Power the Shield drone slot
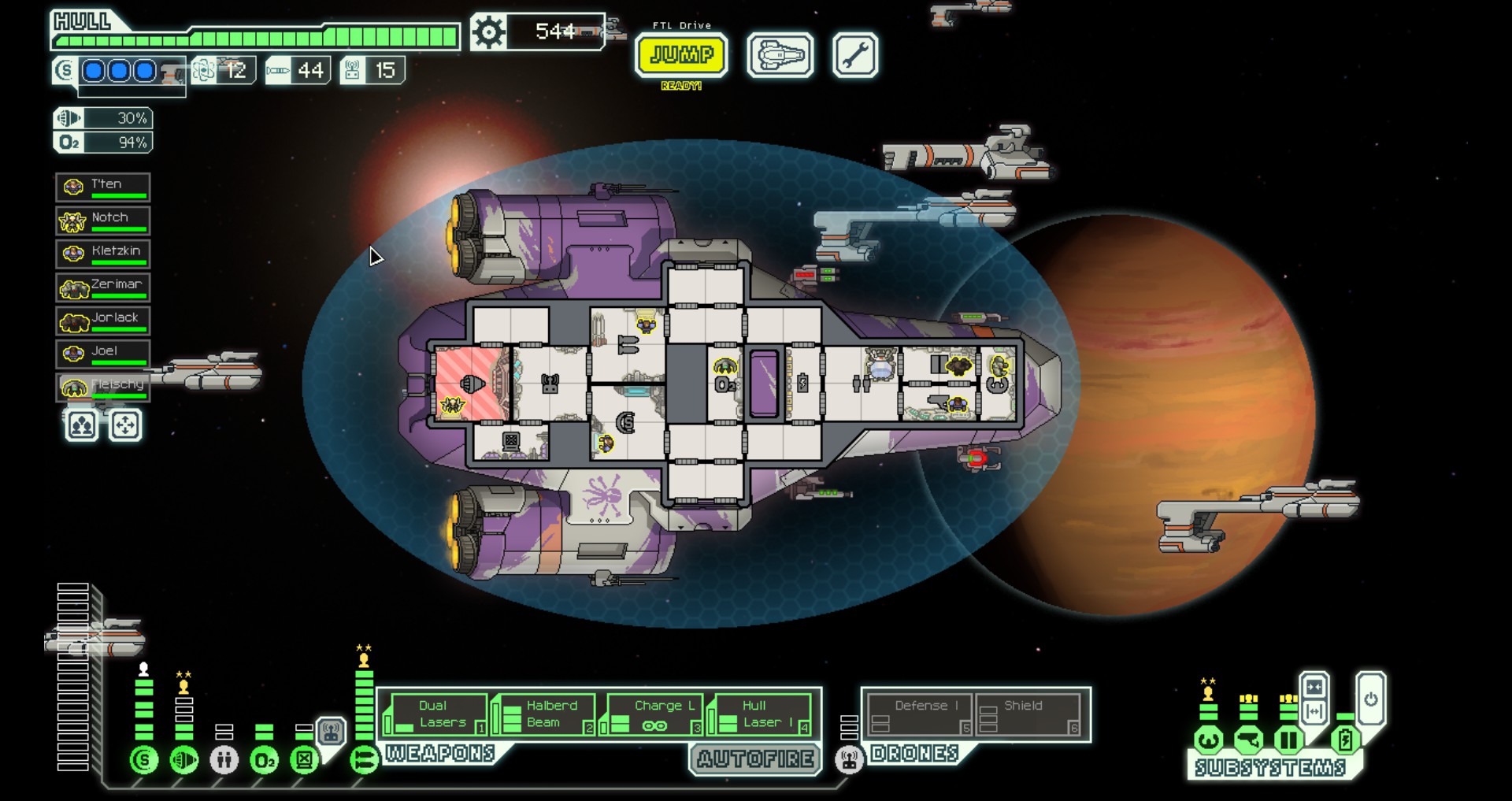This screenshot has width=1512, height=801. tap(1028, 715)
